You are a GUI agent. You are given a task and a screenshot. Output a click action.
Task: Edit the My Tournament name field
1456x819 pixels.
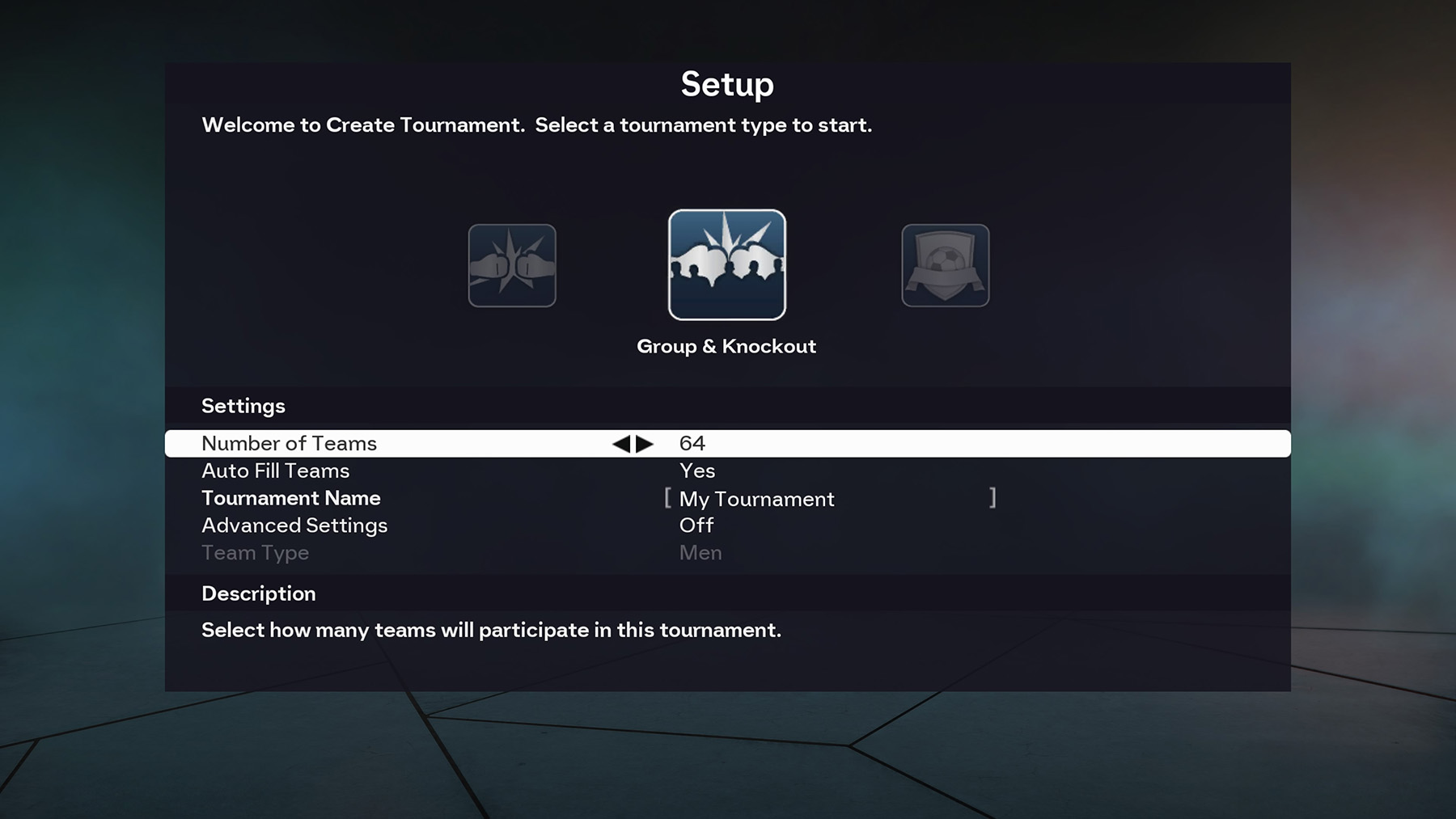(x=755, y=499)
